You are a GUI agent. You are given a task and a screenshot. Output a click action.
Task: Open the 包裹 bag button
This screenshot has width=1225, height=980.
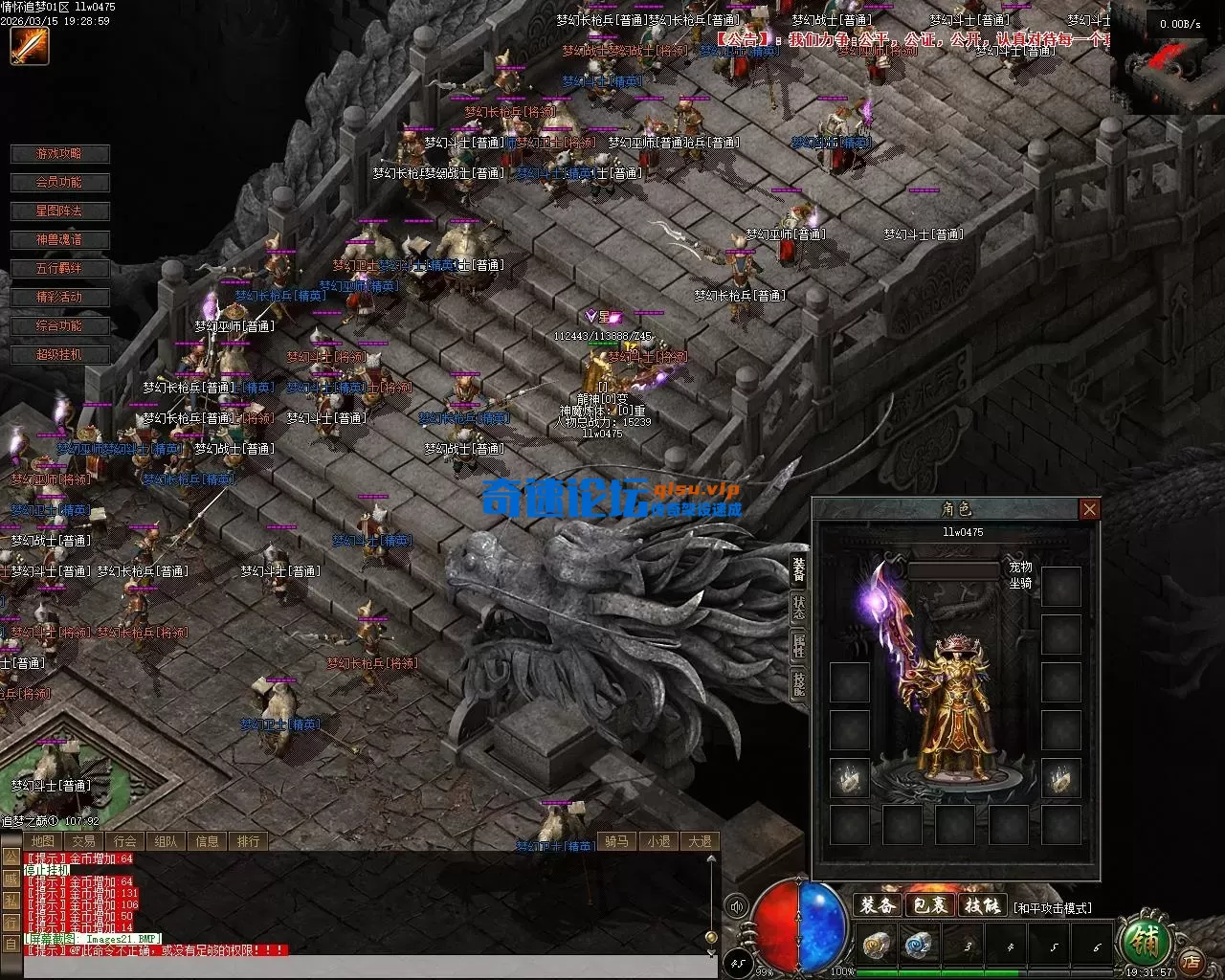[x=929, y=905]
